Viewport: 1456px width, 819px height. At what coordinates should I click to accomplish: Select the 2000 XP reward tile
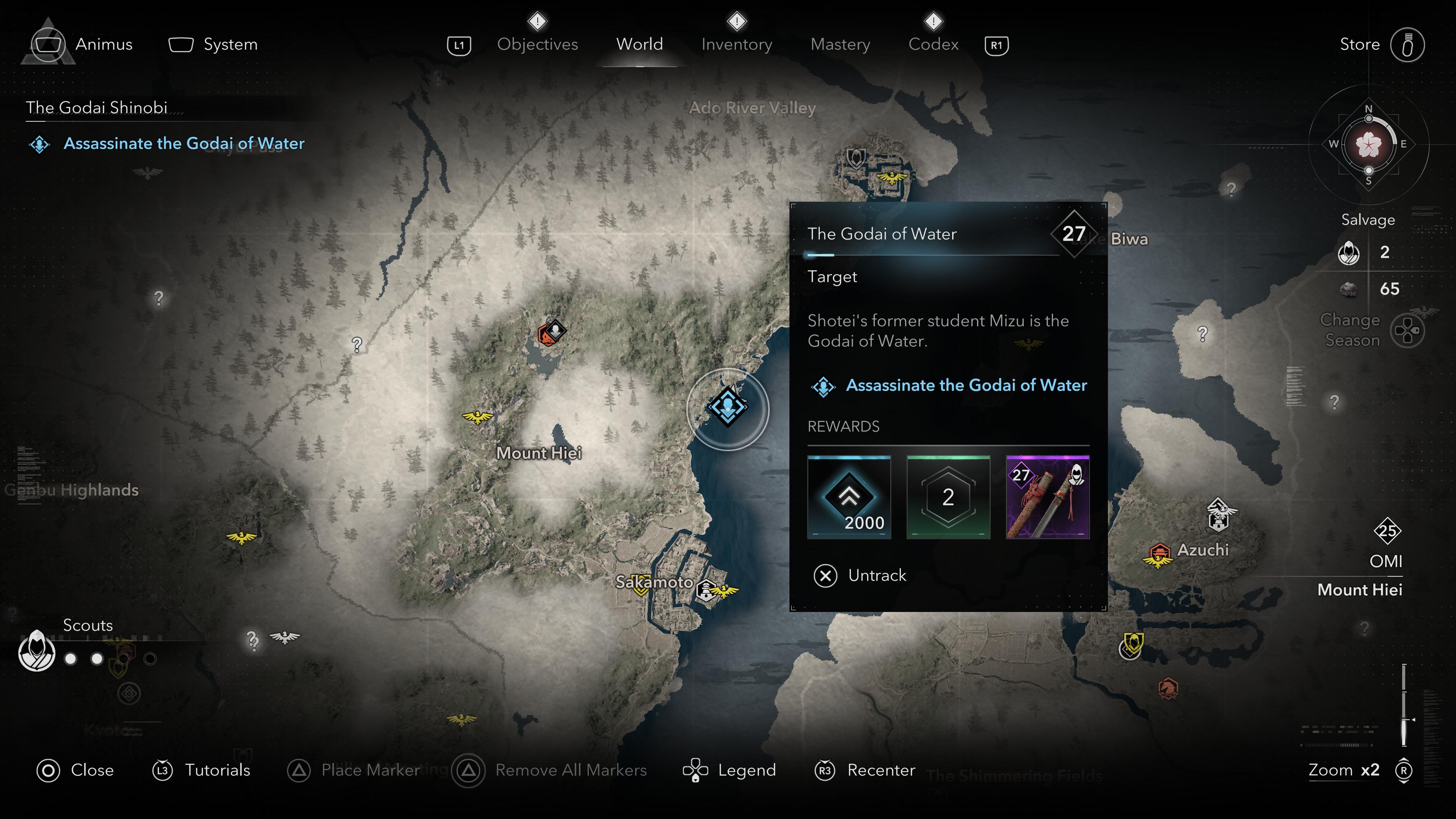[849, 497]
